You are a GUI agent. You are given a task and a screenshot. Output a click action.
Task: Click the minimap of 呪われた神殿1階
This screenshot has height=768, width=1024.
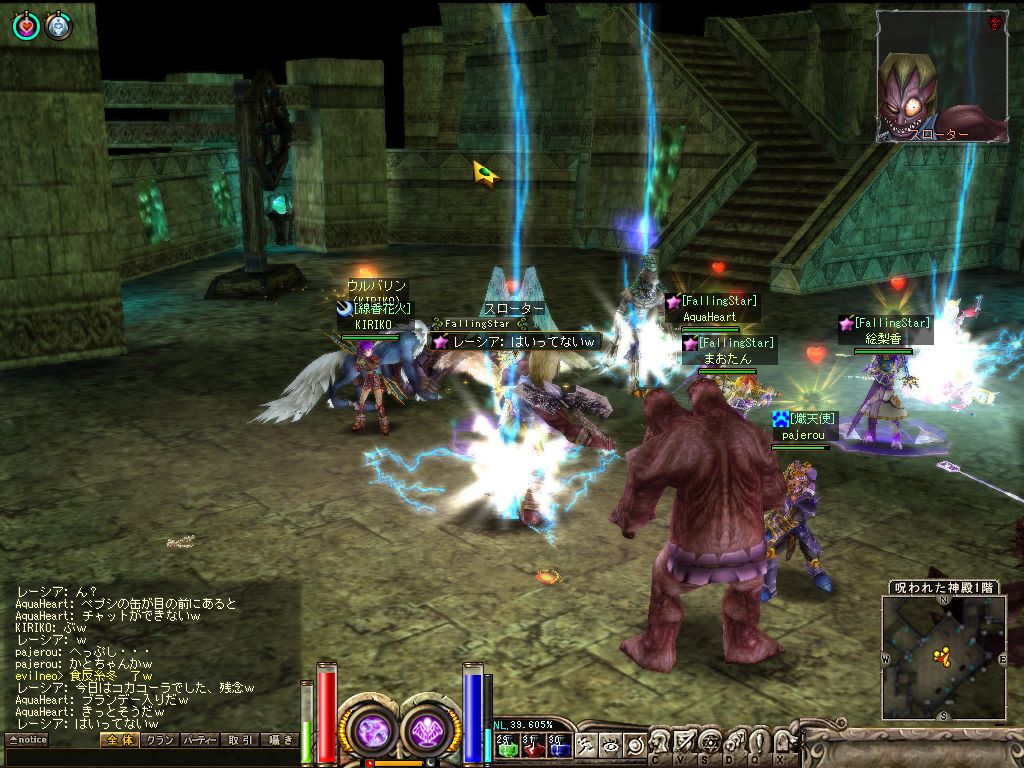[943, 657]
